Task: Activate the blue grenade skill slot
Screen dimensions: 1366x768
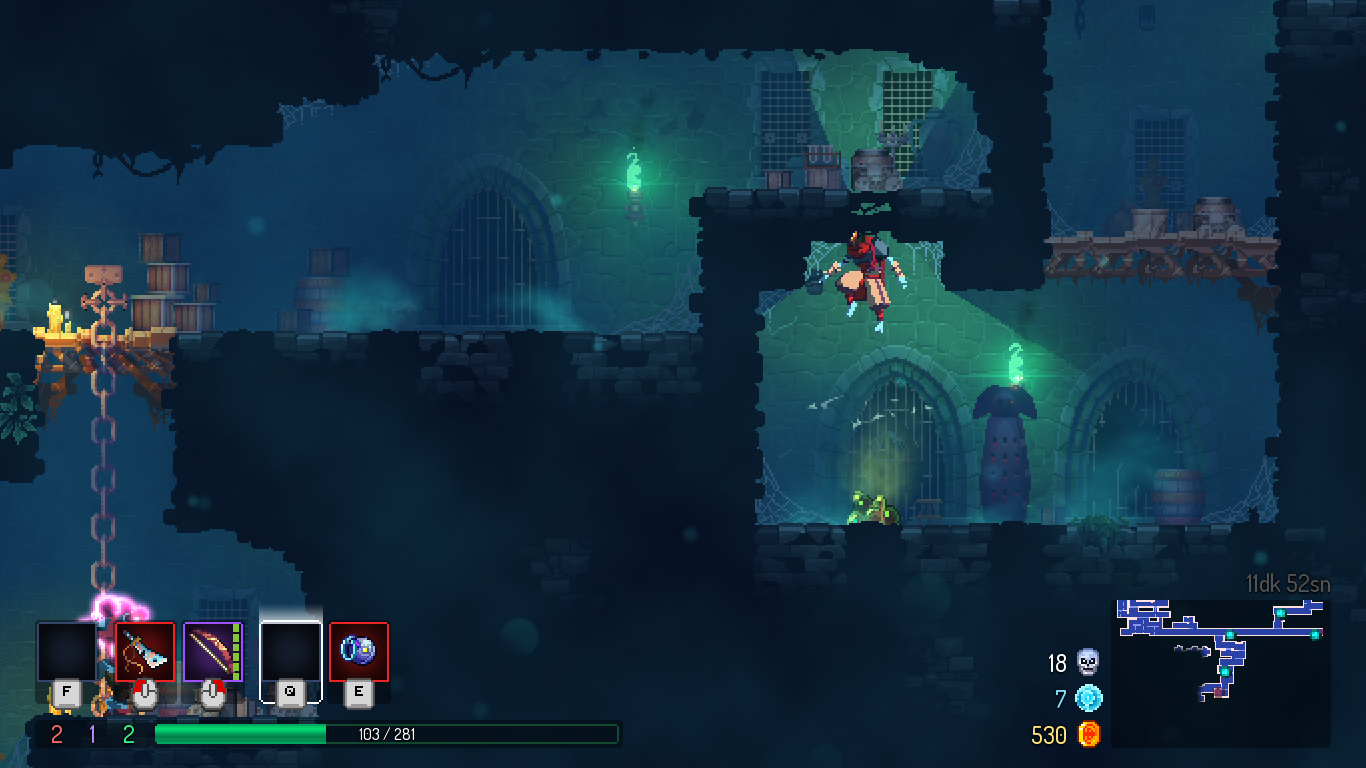Action: (358, 652)
